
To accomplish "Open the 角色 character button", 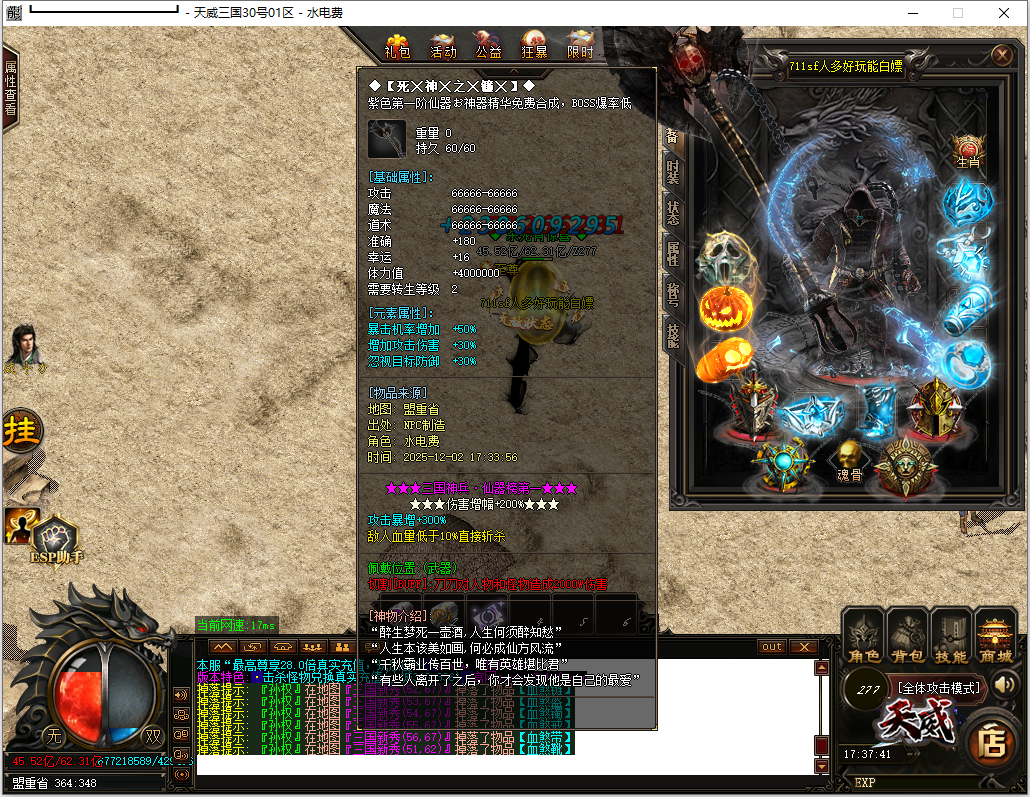I will tap(864, 637).
